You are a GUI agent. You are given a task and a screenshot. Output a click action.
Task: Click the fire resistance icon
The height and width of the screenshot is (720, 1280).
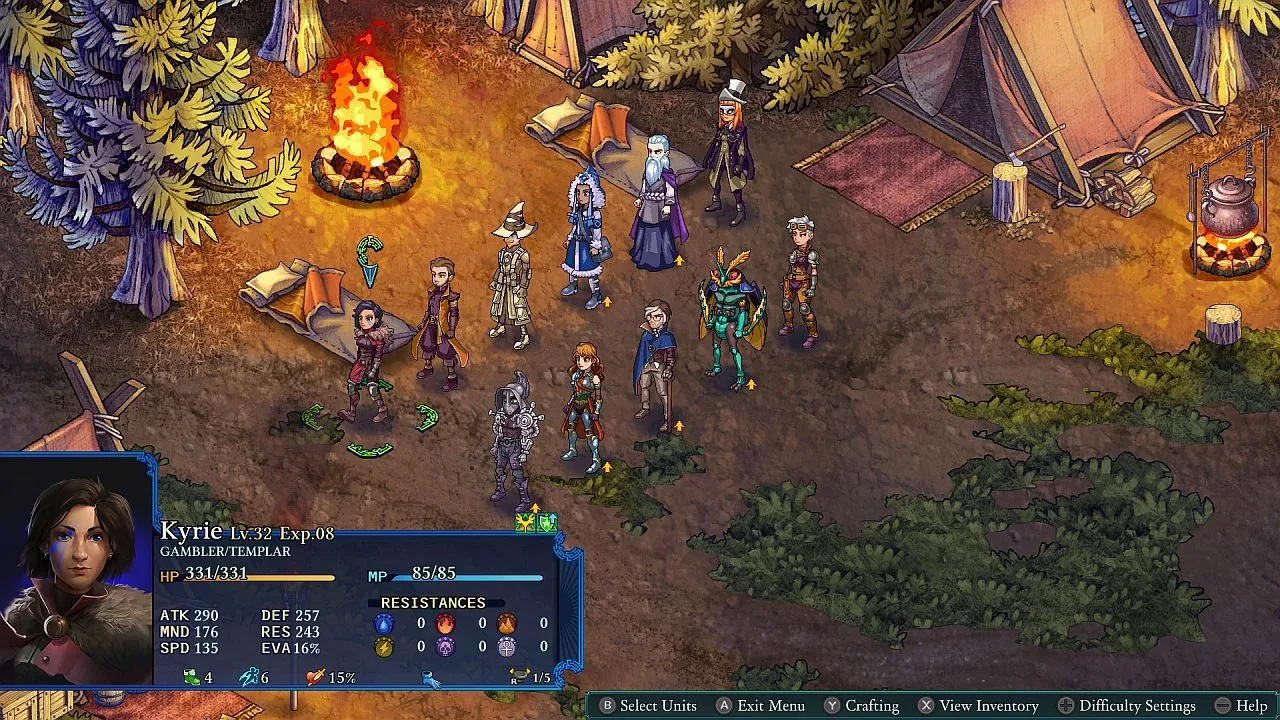pyautogui.click(x=446, y=624)
